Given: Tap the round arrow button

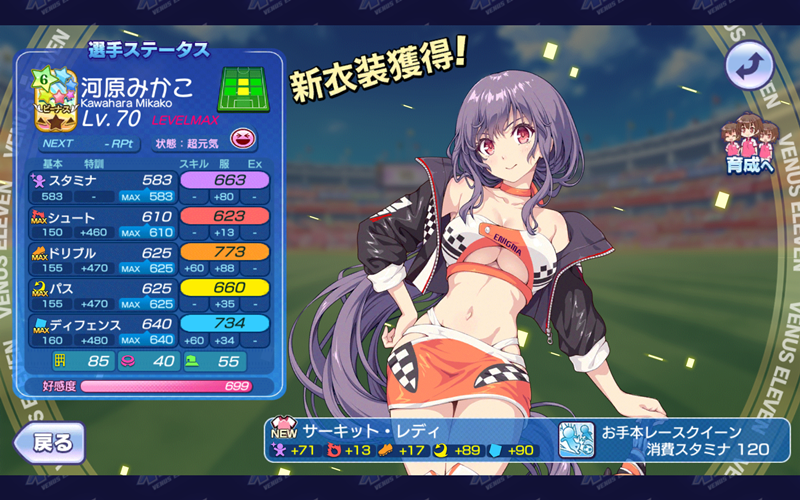Looking at the screenshot, I should point(752,66).
